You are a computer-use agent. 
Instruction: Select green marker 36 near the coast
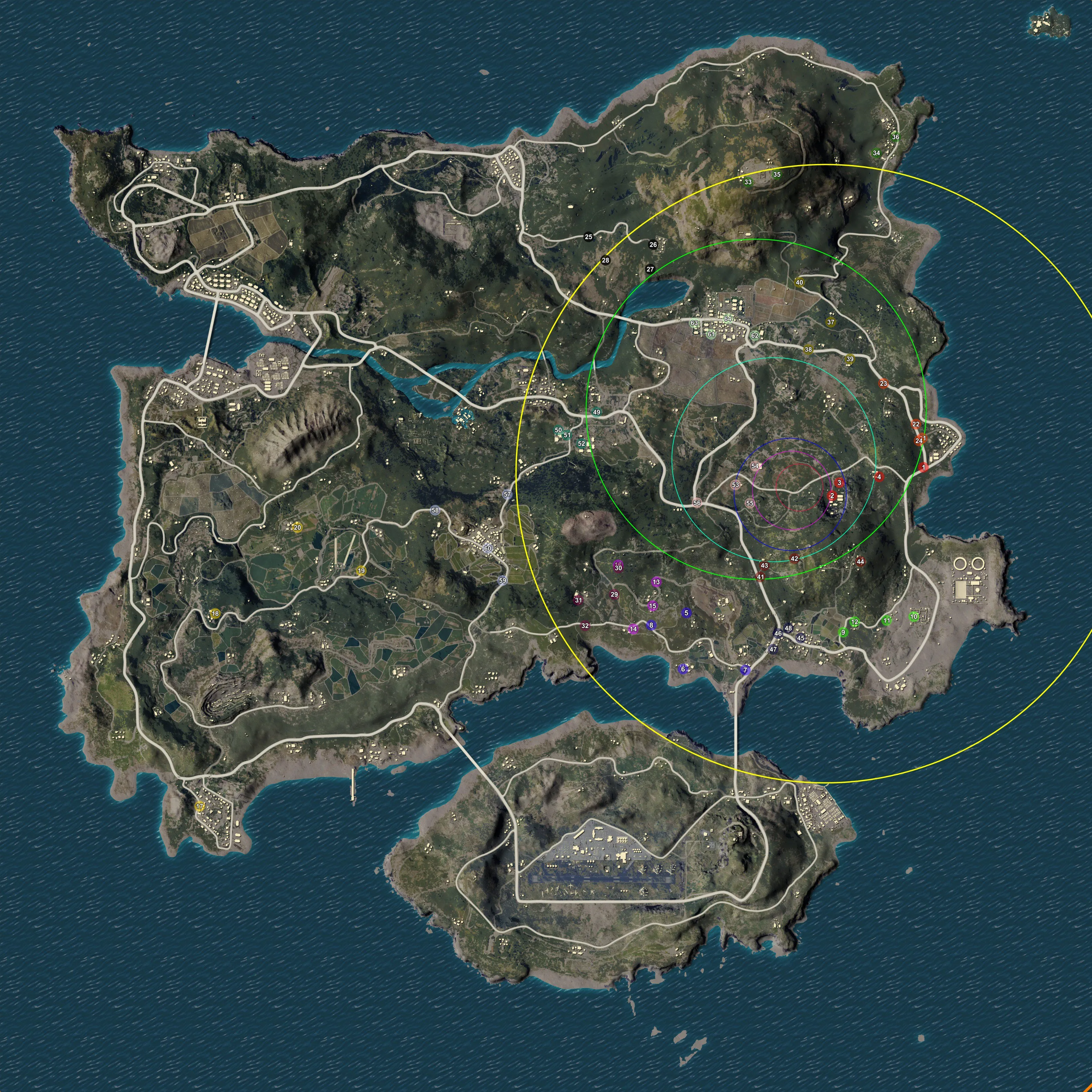[895, 137]
